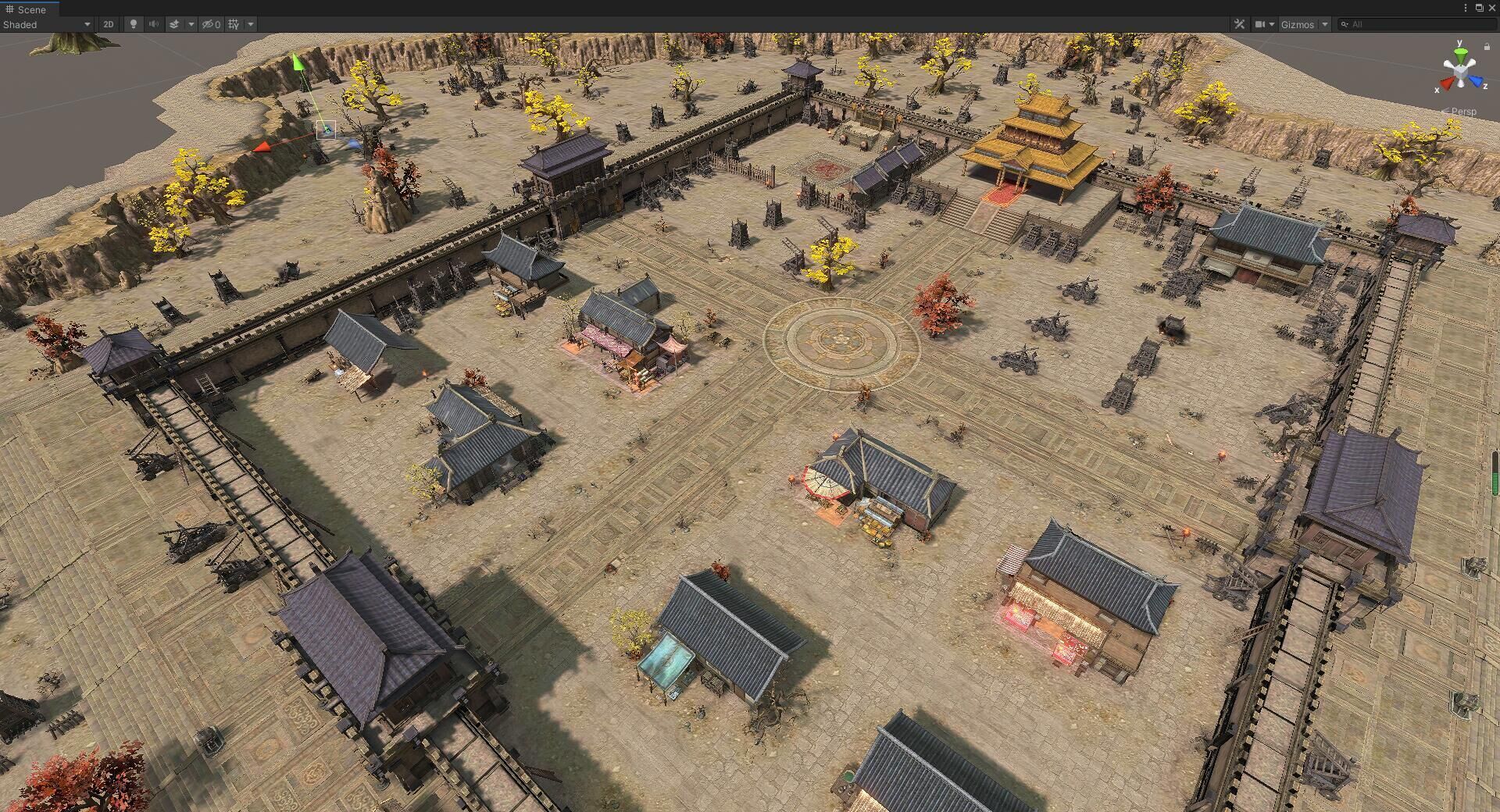Viewport: 1500px width, 812px height.
Task: Toggle the orientation gizmo rotation lock
Action: [1486, 46]
